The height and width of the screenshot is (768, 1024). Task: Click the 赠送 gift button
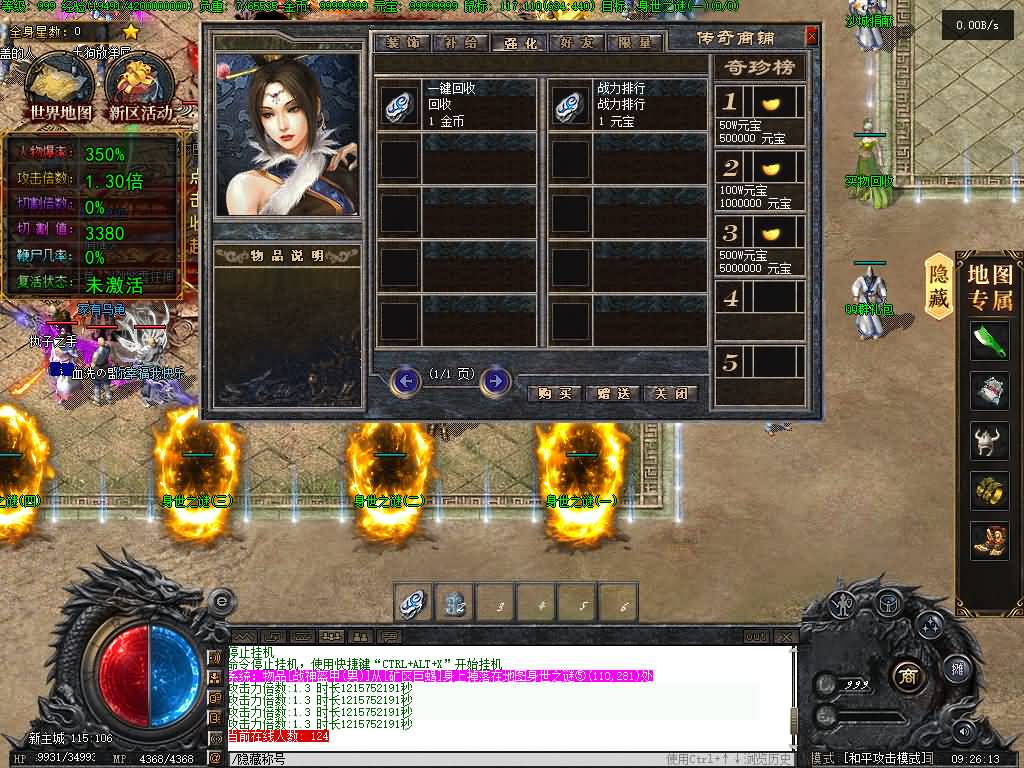pyautogui.click(x=612, y=393)
